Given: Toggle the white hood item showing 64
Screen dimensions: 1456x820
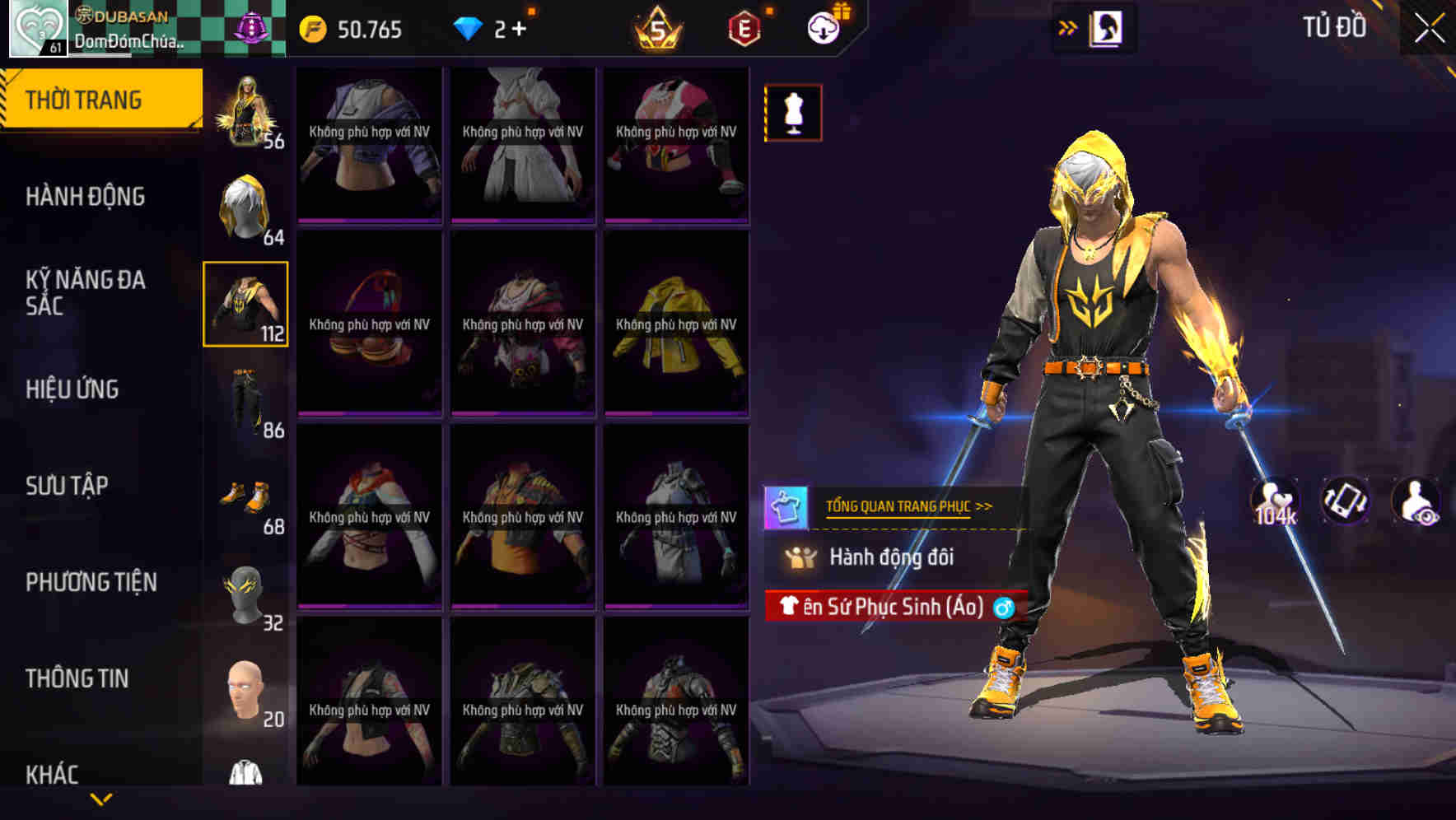Looking at the screenshot, I should pos(245,207).
